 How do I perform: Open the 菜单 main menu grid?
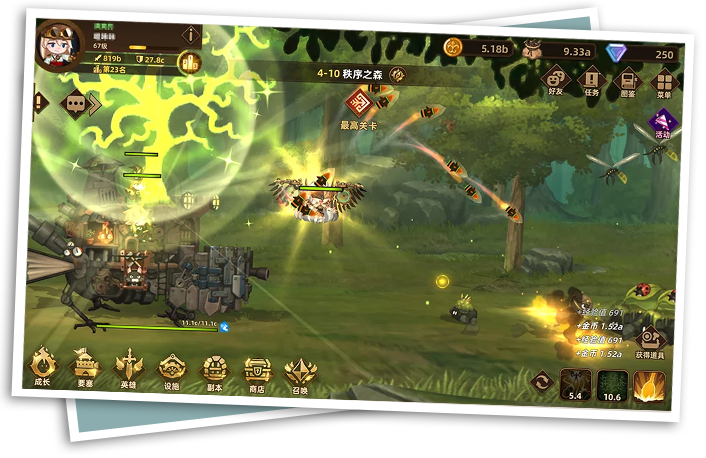point(664,84)
